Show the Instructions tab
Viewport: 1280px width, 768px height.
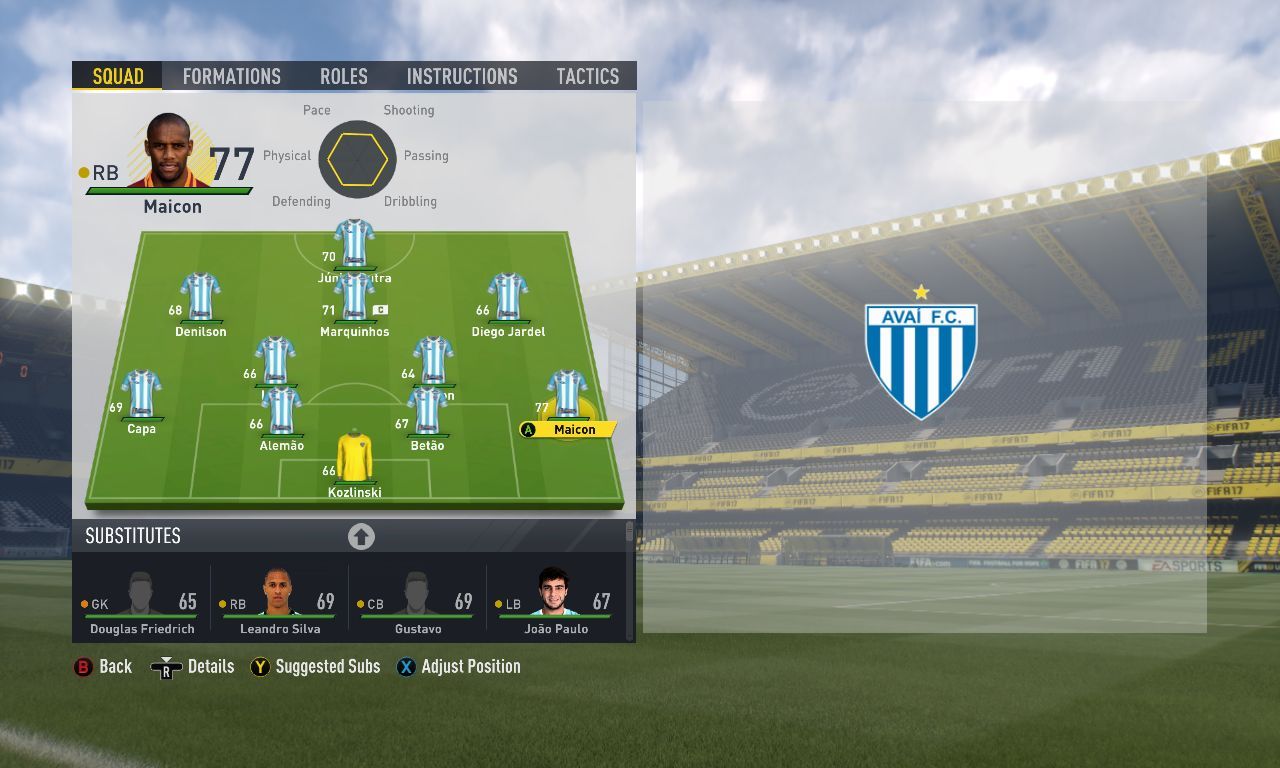462,76
